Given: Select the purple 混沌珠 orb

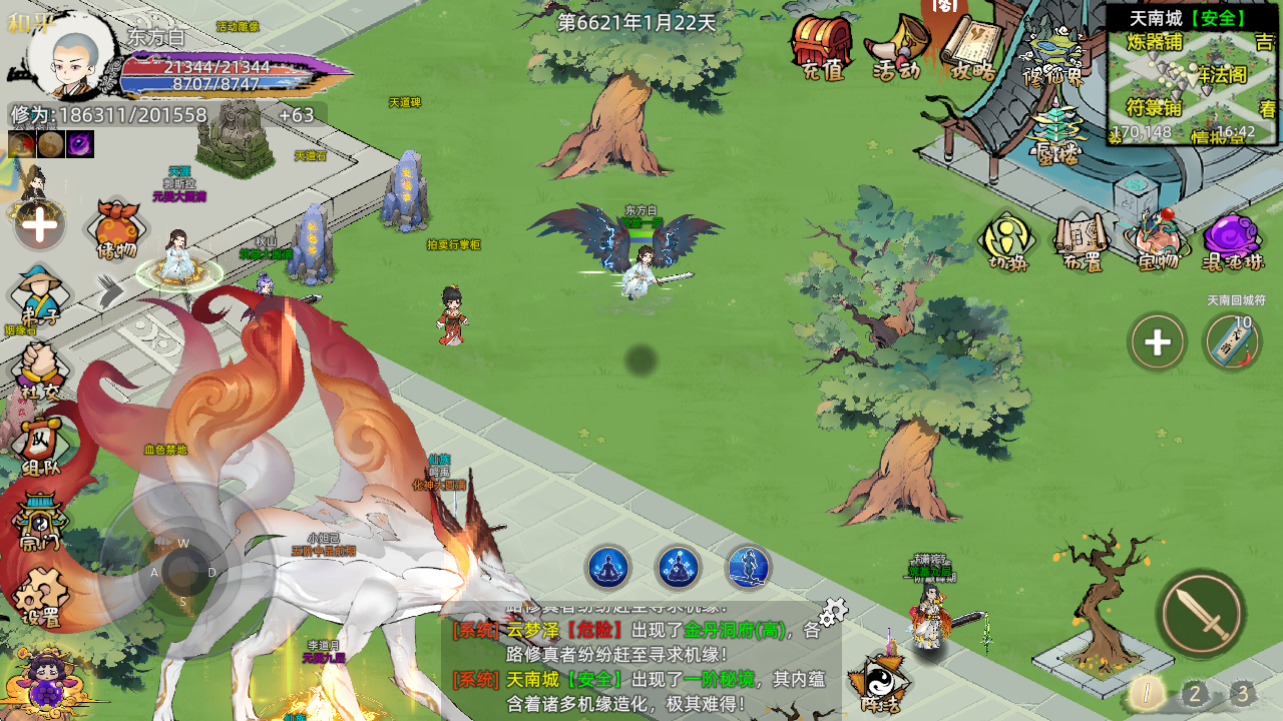Looking at the screenshot, I should [1232, 241].
